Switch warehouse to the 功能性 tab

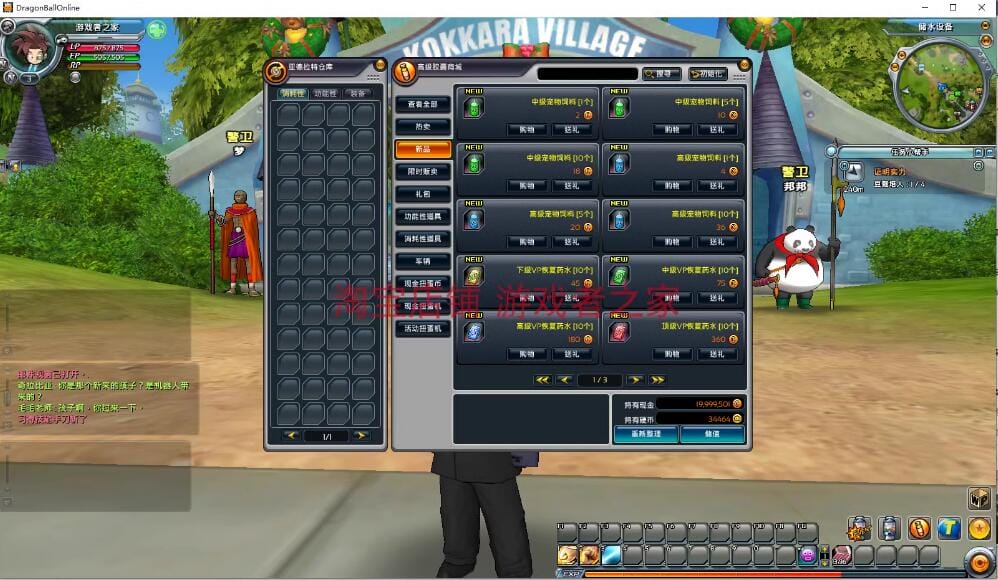click(325, 93)
